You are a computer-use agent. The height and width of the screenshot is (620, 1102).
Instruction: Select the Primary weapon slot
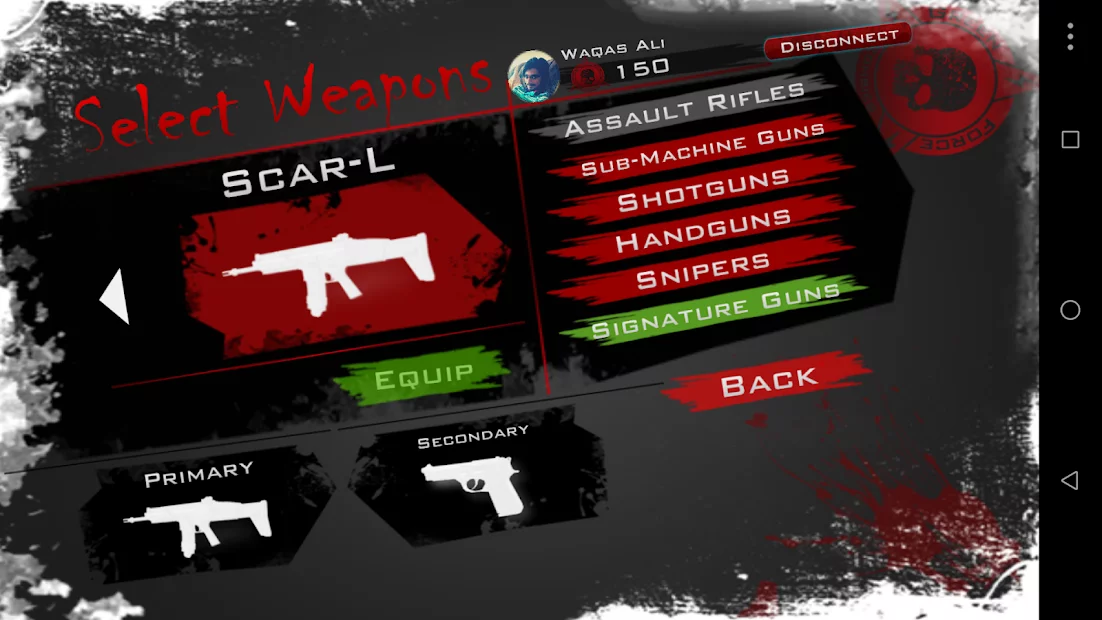(198, 511)
